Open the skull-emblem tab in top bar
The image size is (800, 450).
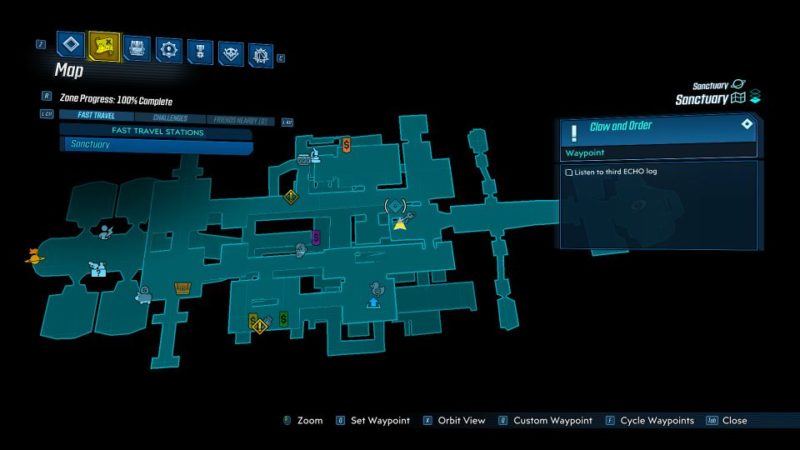tap(231, 50)
